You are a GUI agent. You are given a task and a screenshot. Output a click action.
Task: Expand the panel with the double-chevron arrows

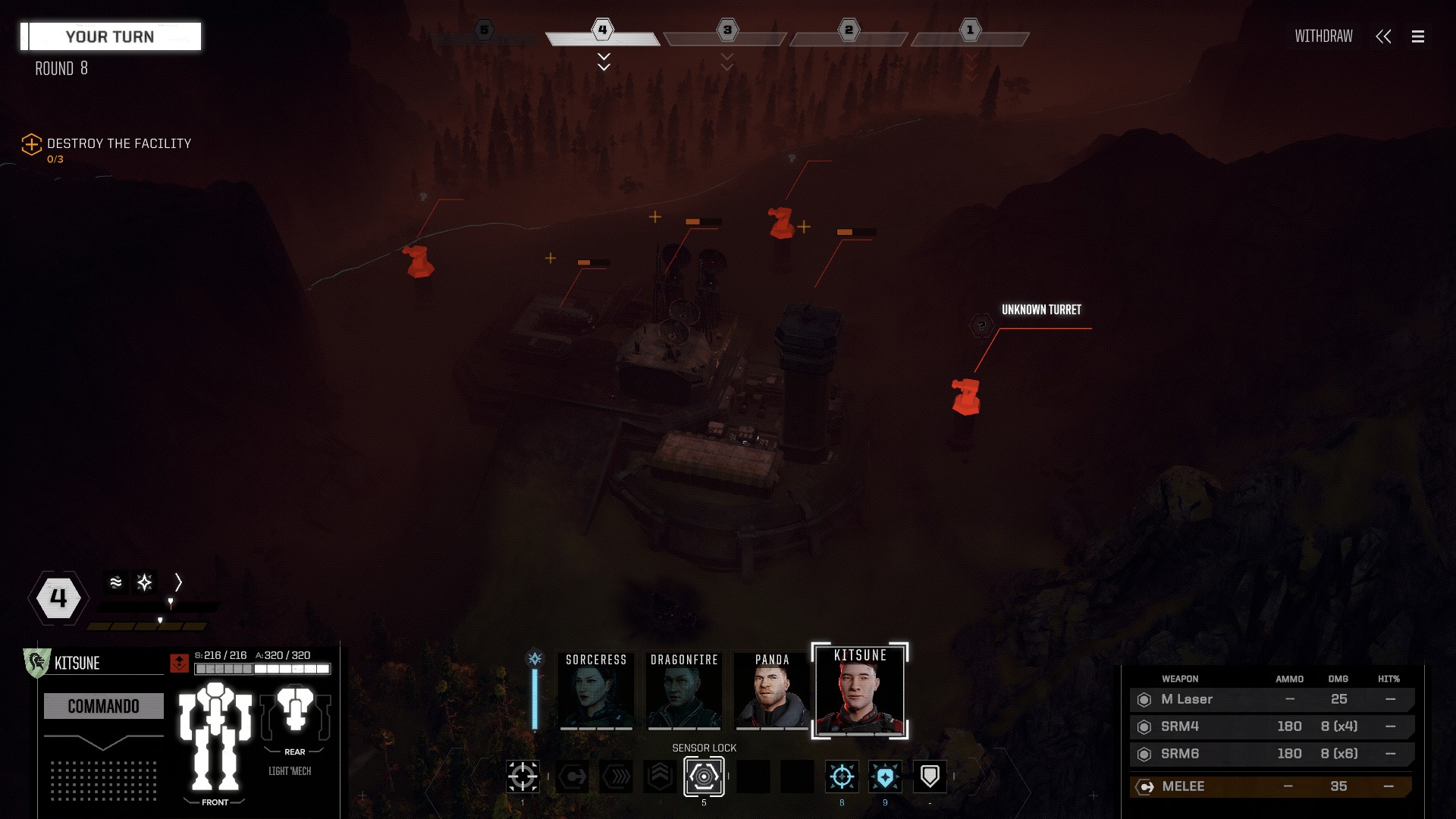(x=1383, y=36)
